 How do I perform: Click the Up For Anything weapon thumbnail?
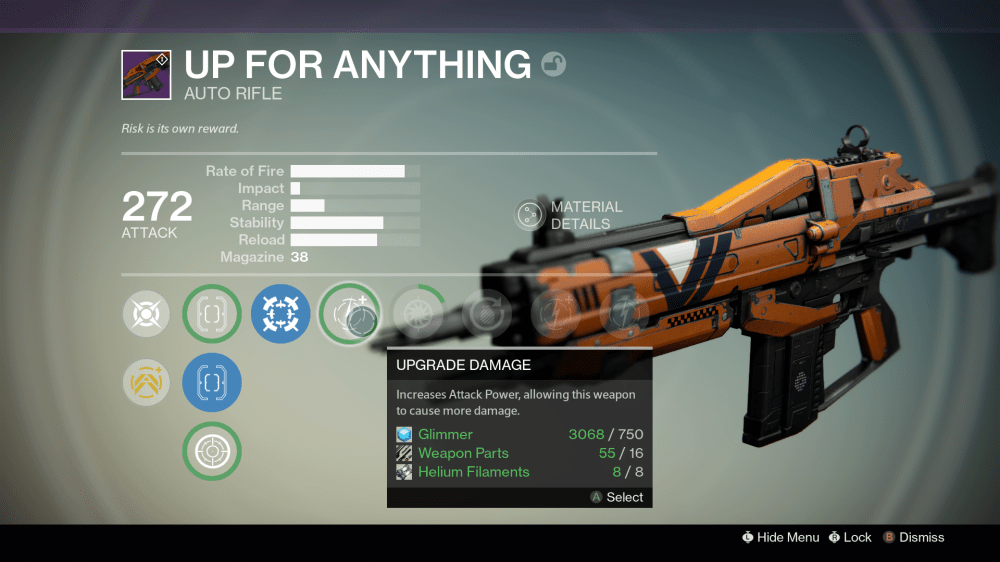(146, 75)
